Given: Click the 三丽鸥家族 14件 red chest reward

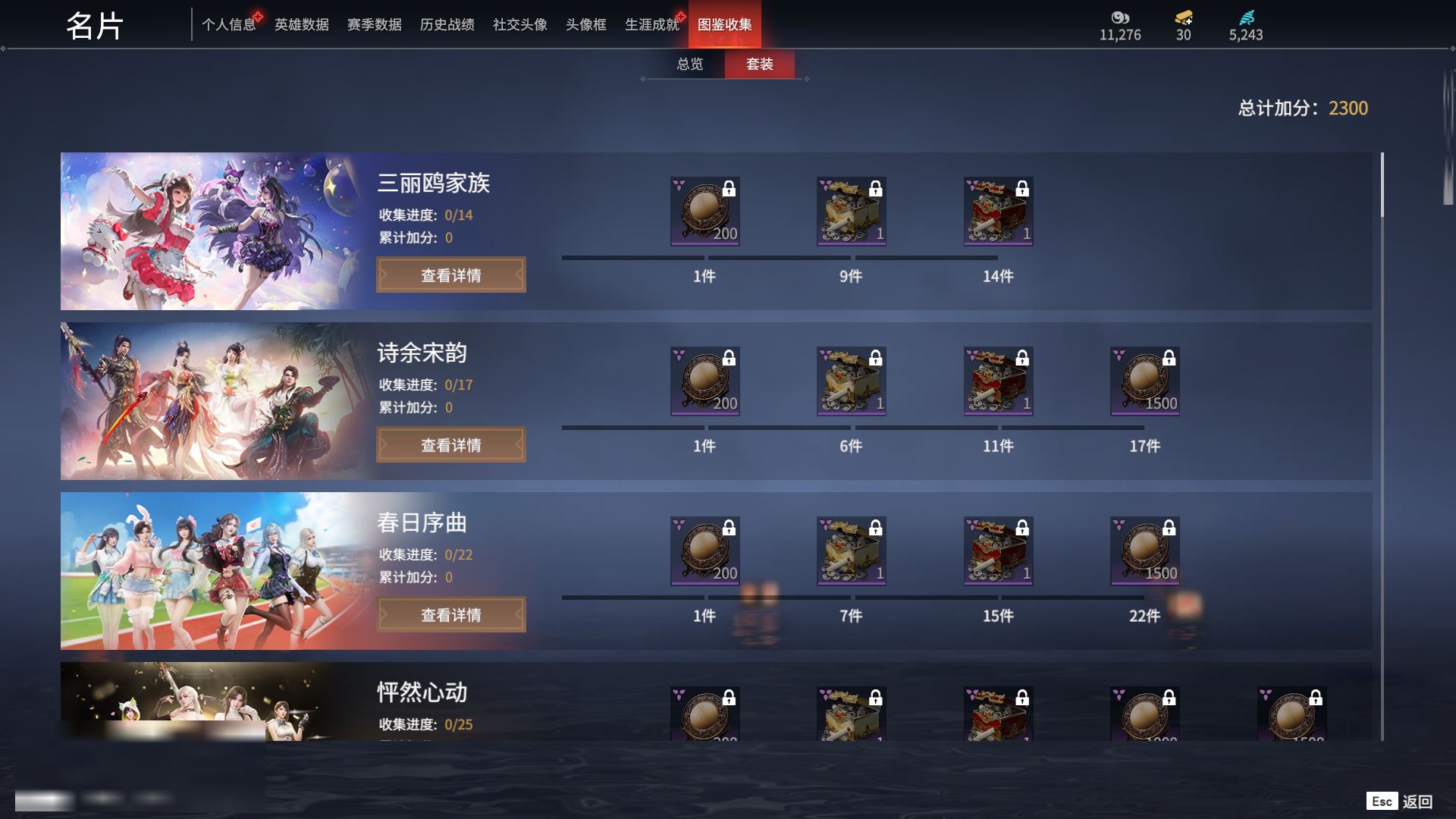Looking at the screenshot, I should (x=998, y=212).
